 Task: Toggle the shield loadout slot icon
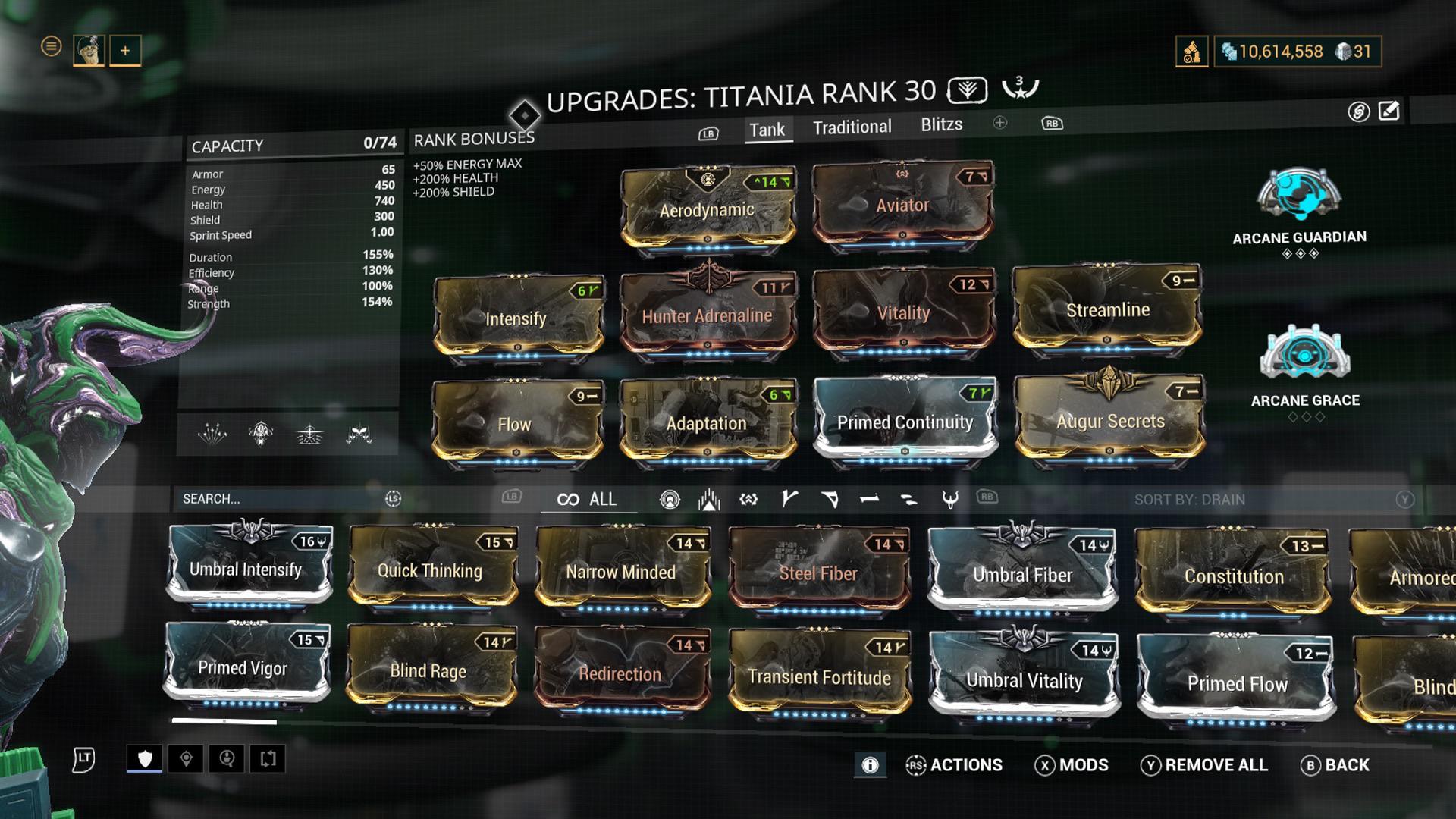click(146, 758)
